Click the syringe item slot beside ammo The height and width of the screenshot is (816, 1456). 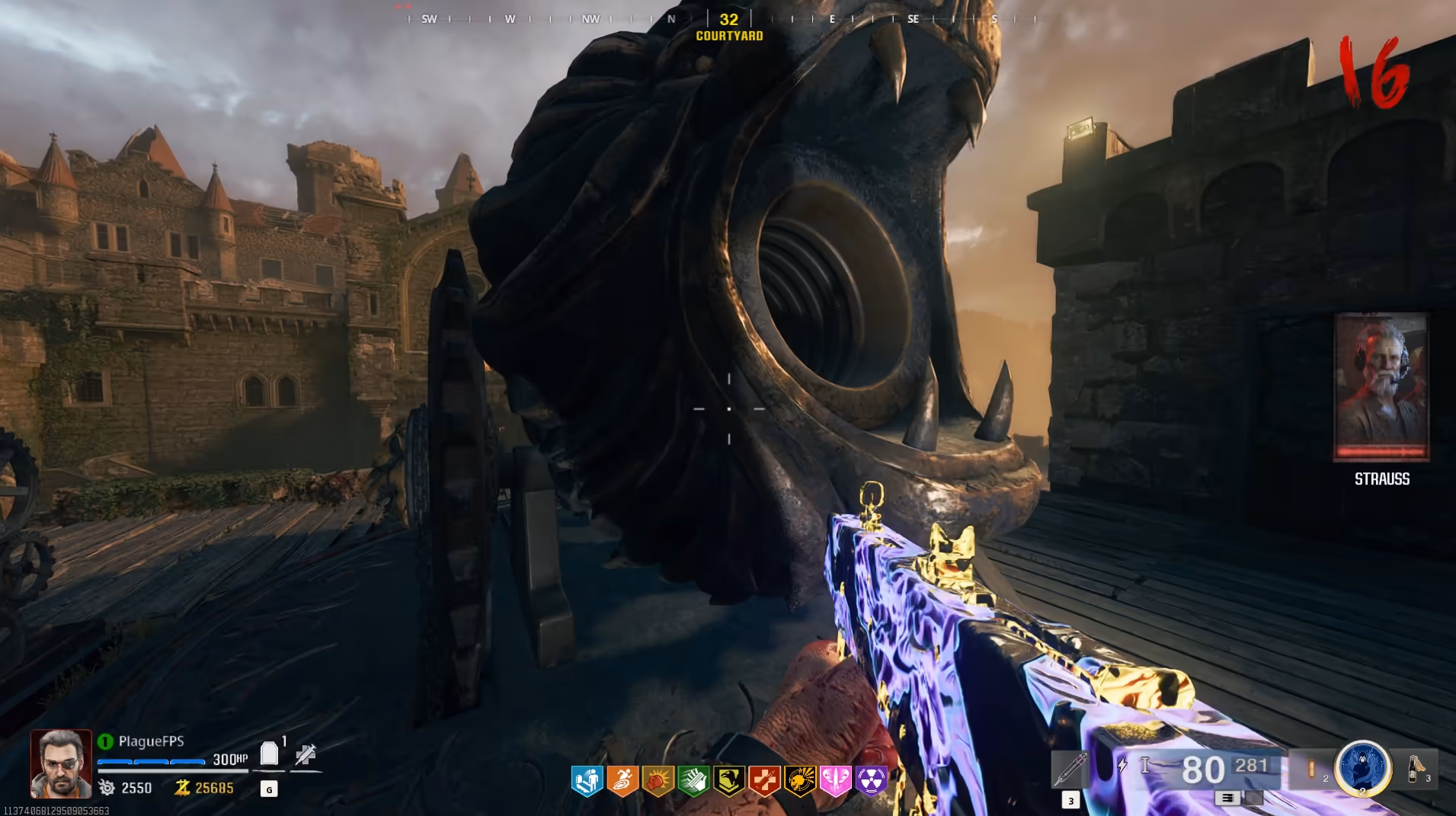click(1070, 769)
